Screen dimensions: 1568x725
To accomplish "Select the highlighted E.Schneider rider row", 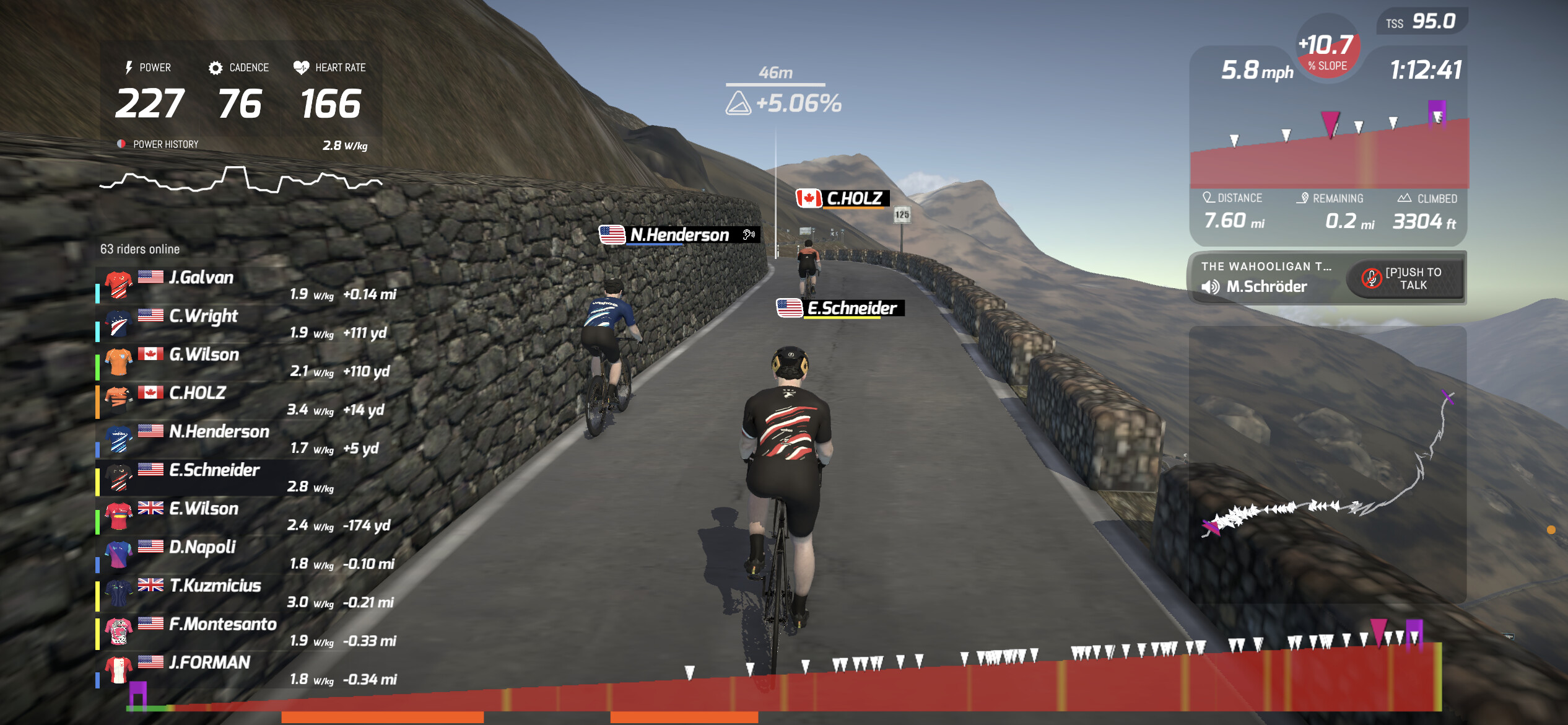I will 248,477.
